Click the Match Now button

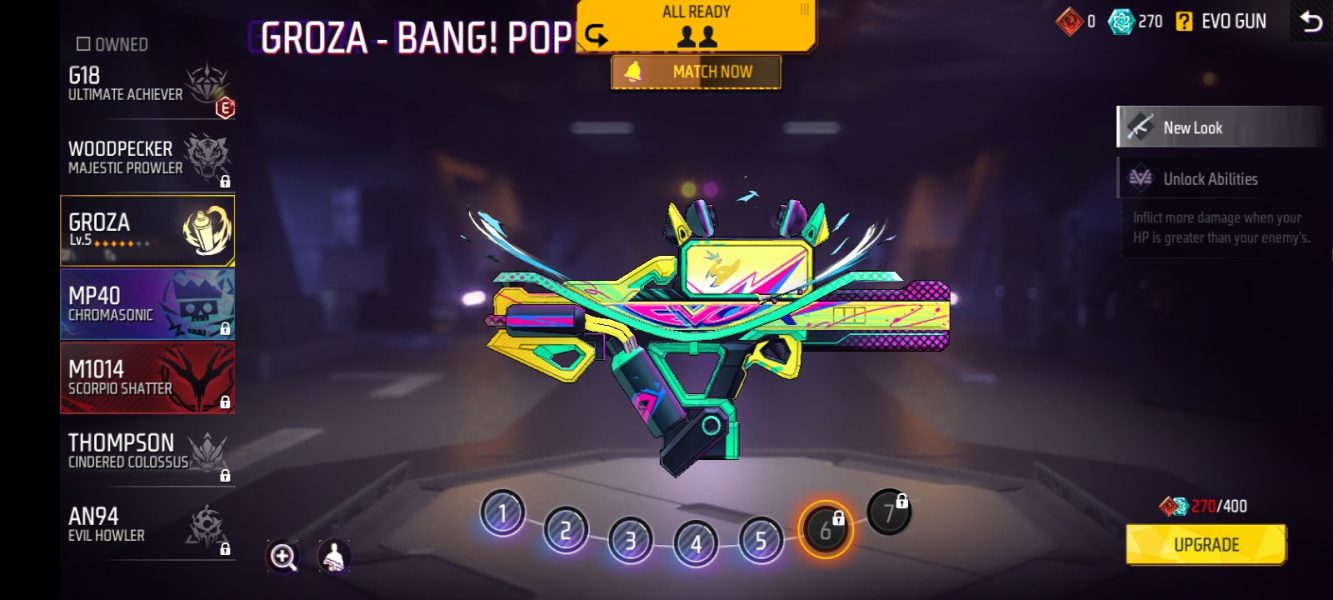click(x=696, y=72)
